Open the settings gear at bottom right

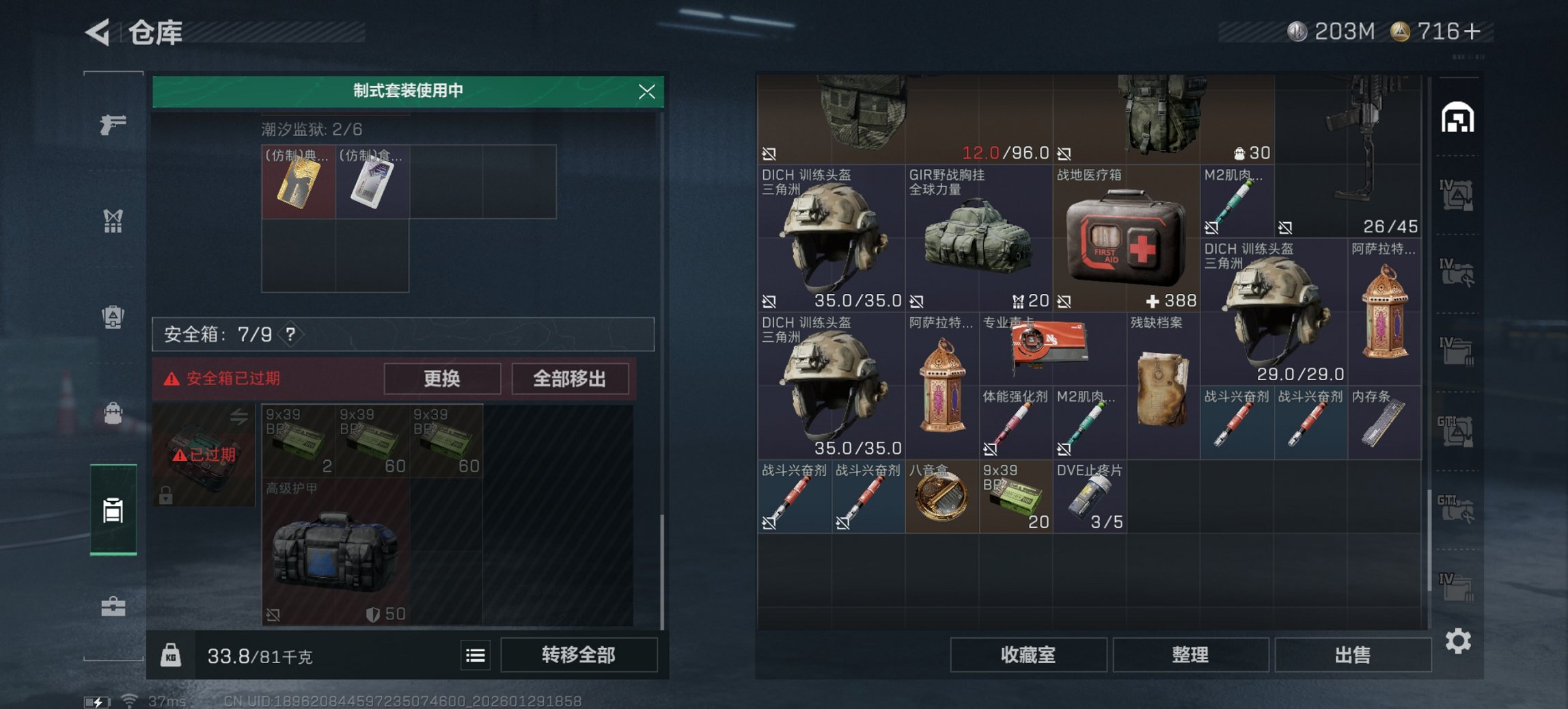pos(1459,641)
